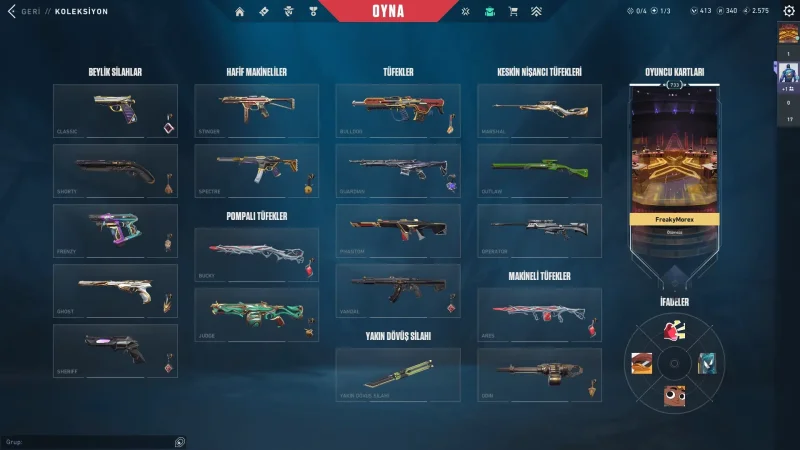The height and width of the screenshot is (450, 800).
Task: Click the red OYNA play button
Action: pos(401,12)
